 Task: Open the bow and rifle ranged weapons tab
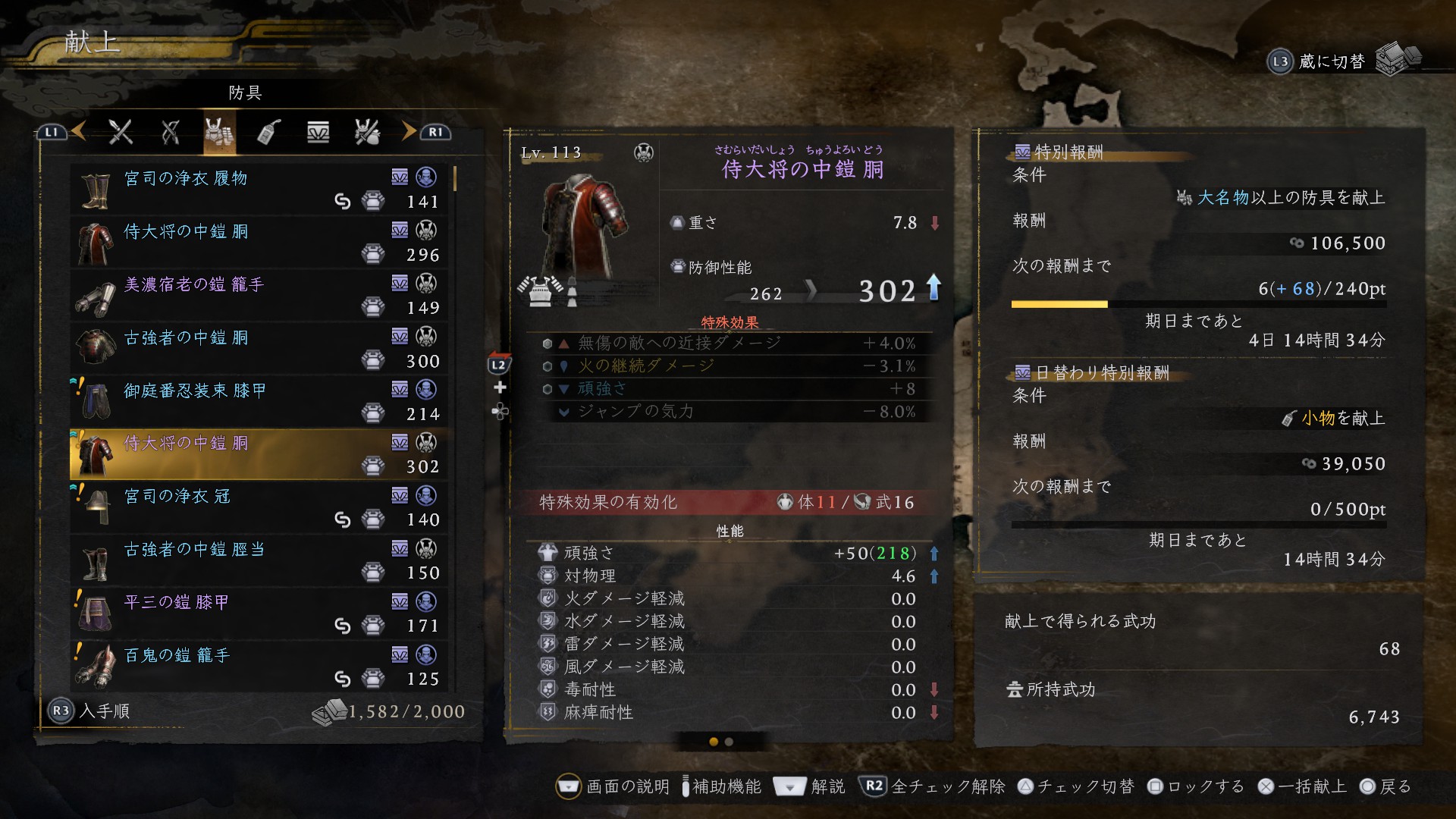click(x=171, y=133)
